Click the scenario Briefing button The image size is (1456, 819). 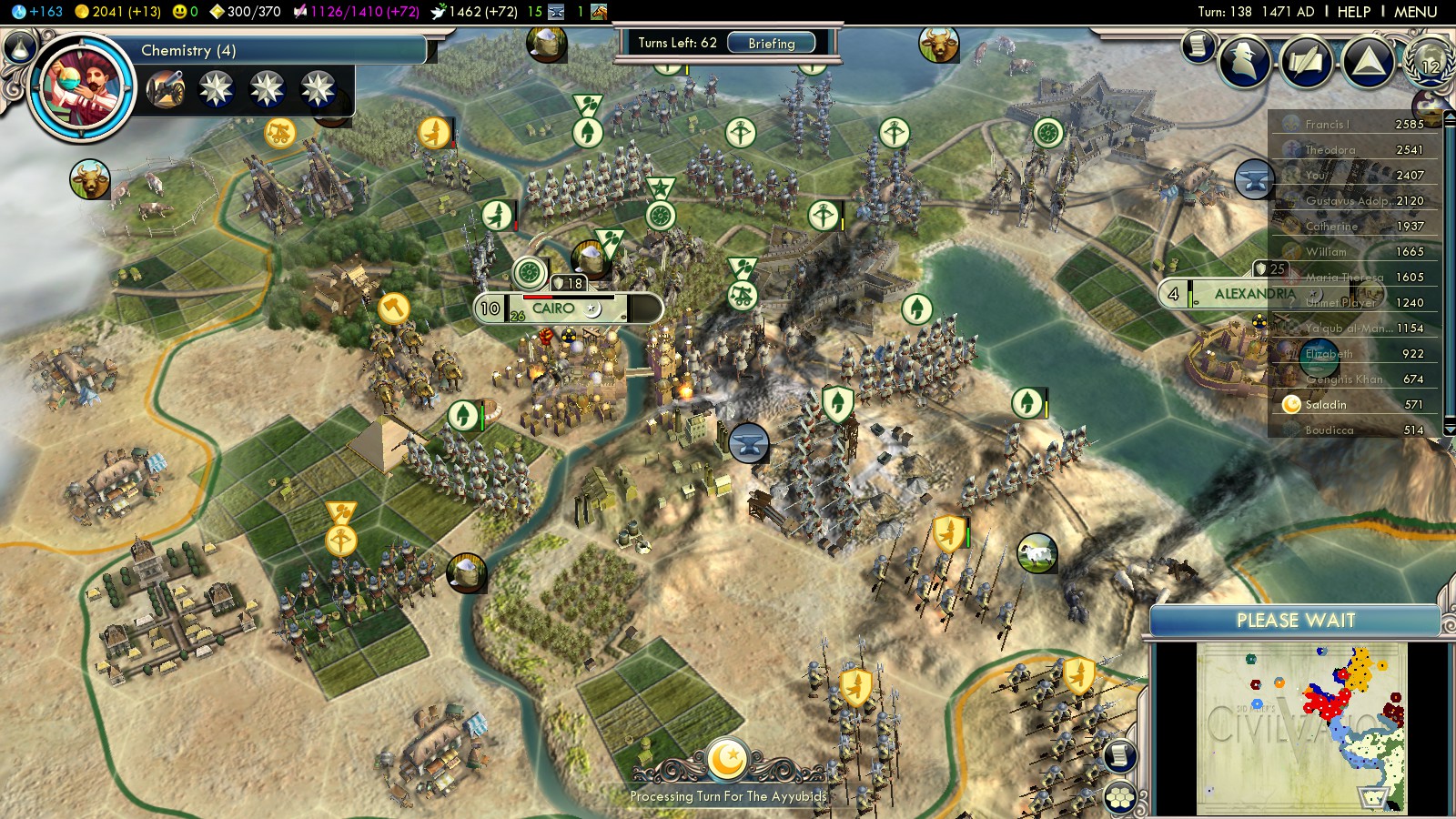pyautogui.click(x=771, y=43)
